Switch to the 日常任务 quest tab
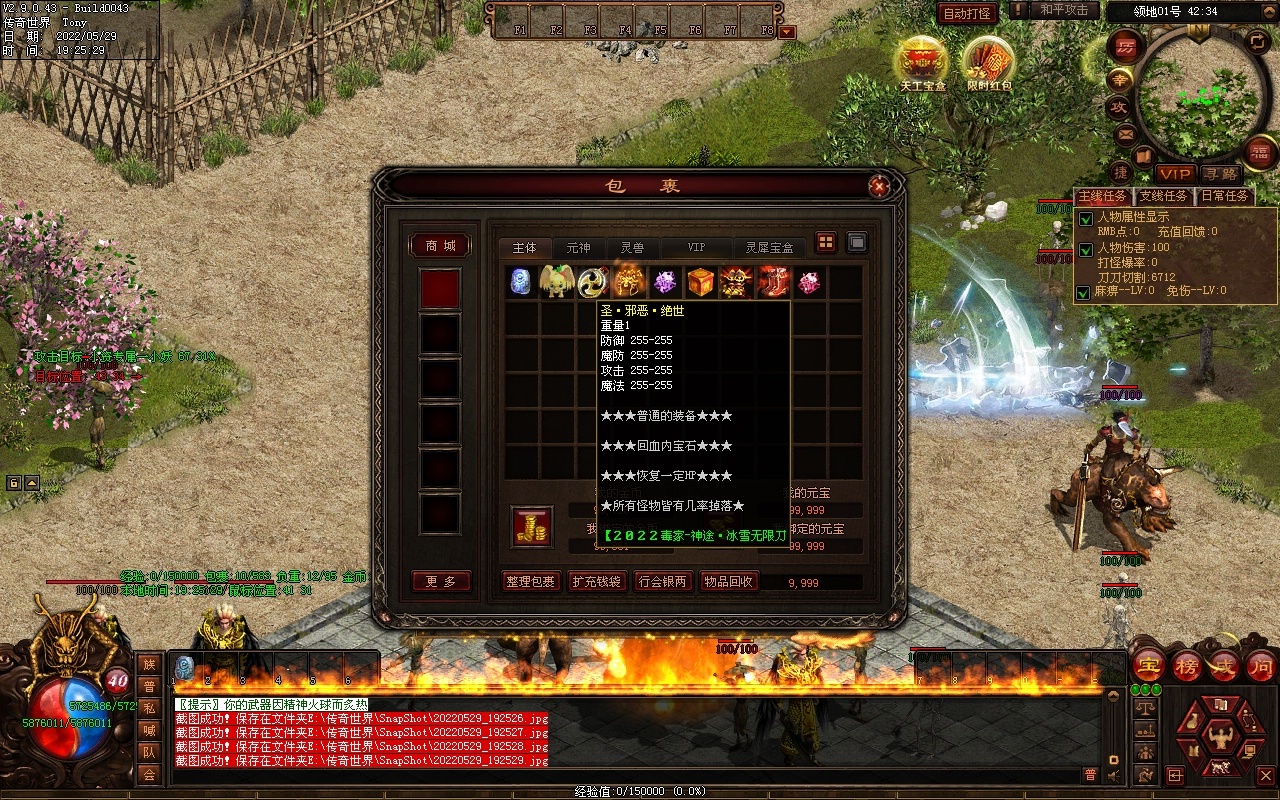1280x800 pixels. click(1225, 196)
